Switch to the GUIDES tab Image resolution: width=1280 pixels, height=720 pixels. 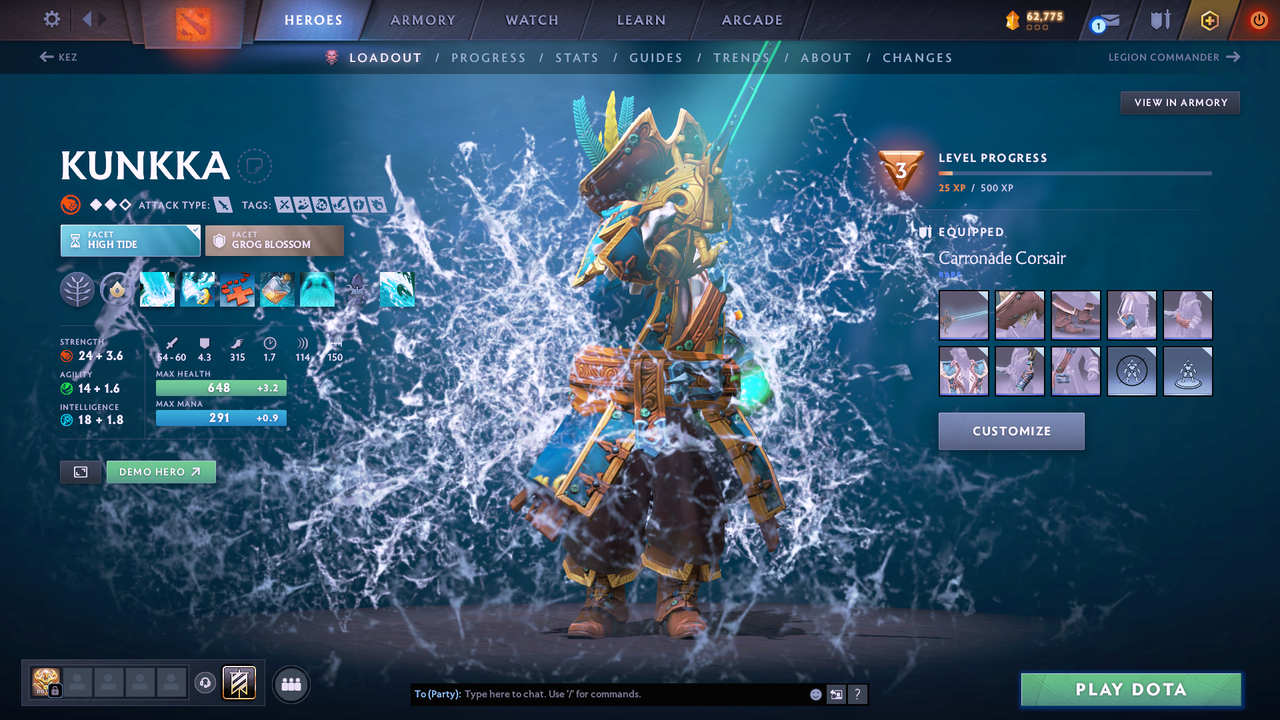pyautogui.click(x=656, y=57)
